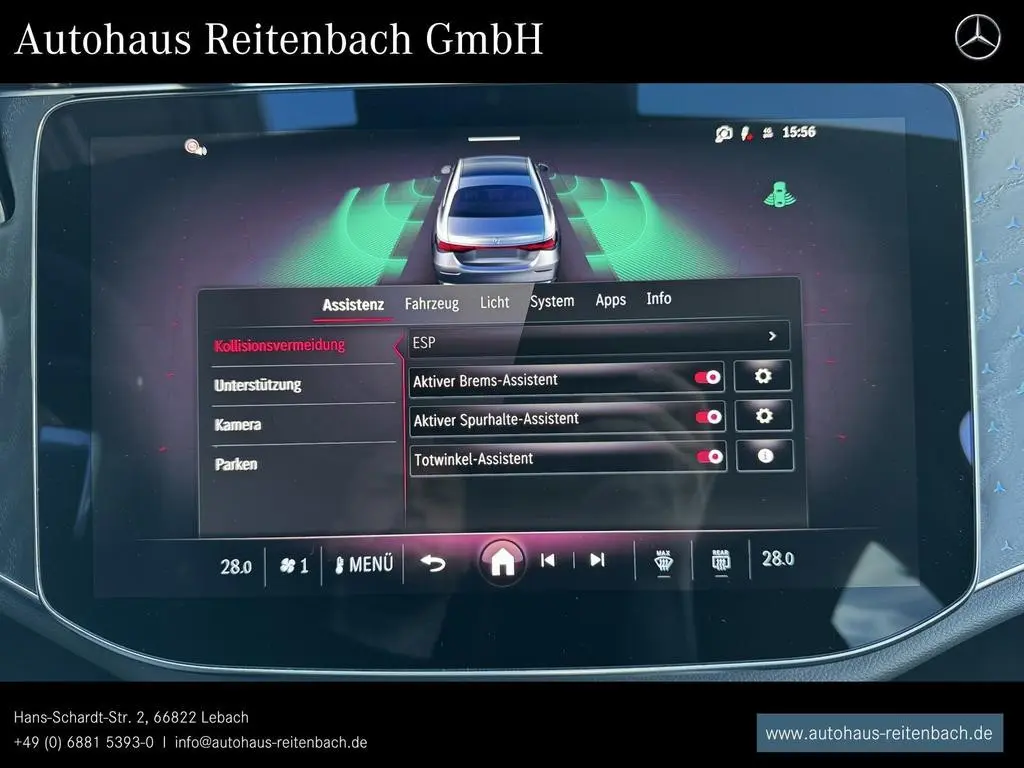This screenshot has width=1024, height=768.
Task: Choose Kollisionsvermeidung in the side menu
Action: coord(280,346)
